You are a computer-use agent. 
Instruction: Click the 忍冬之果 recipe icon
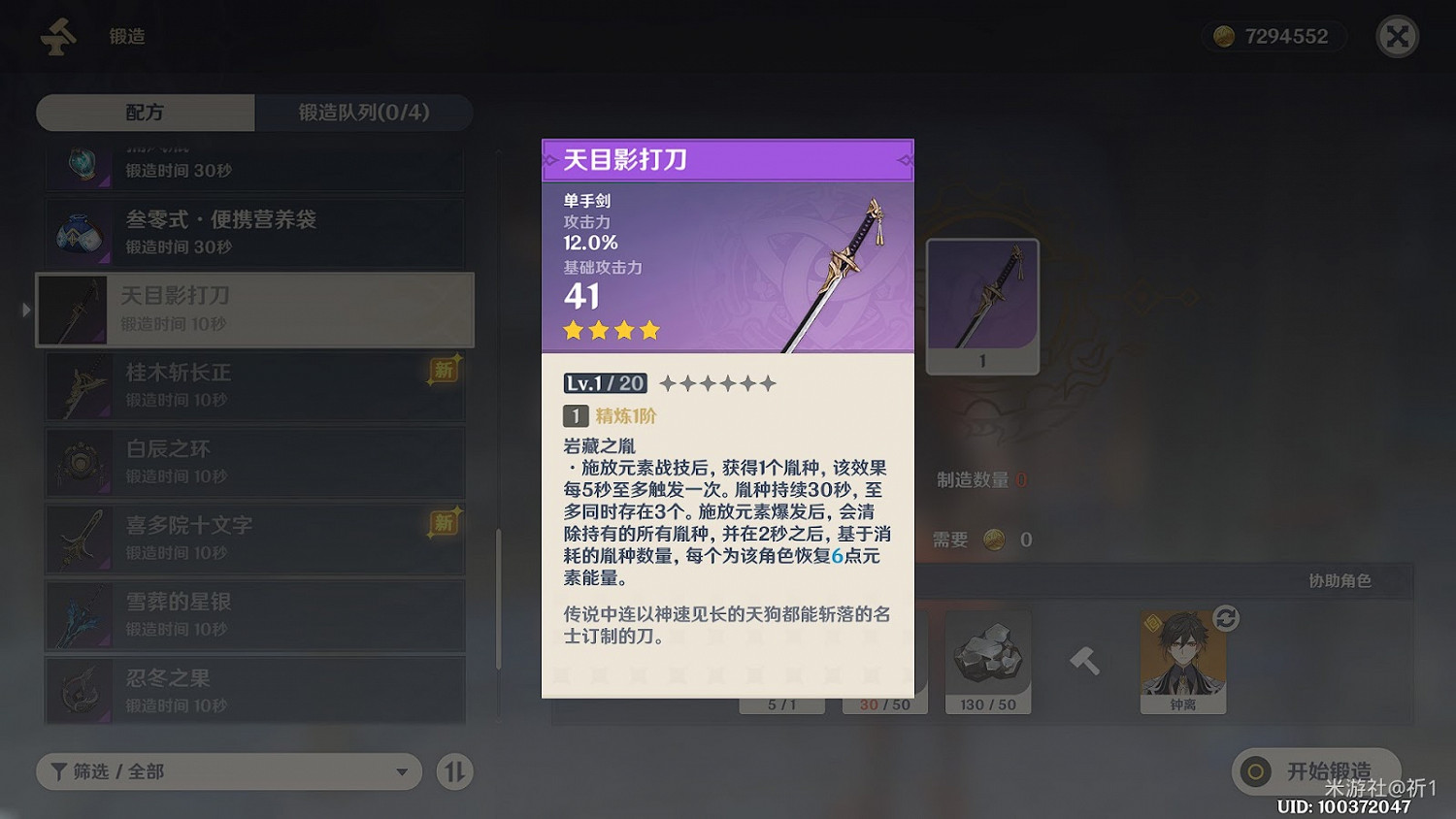click(x=80, y=690)
